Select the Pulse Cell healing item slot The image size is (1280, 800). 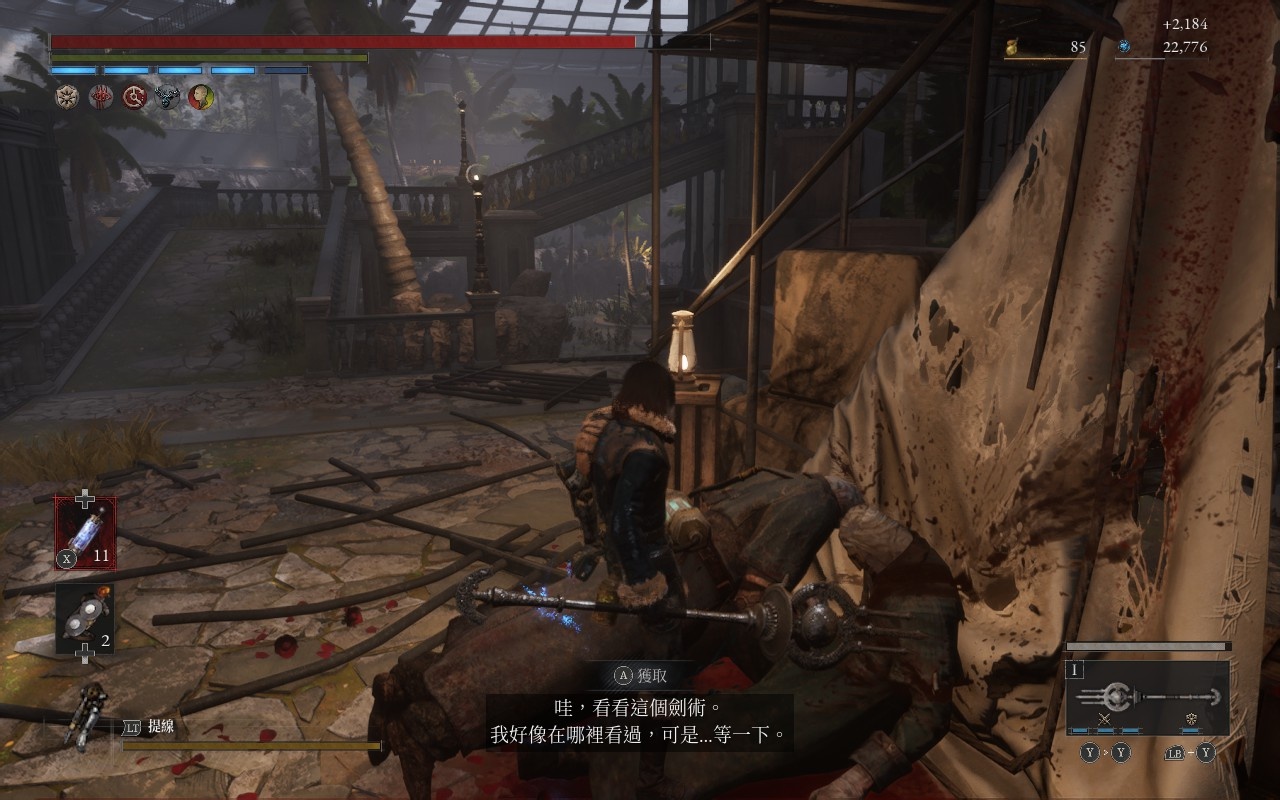(85, 532)
